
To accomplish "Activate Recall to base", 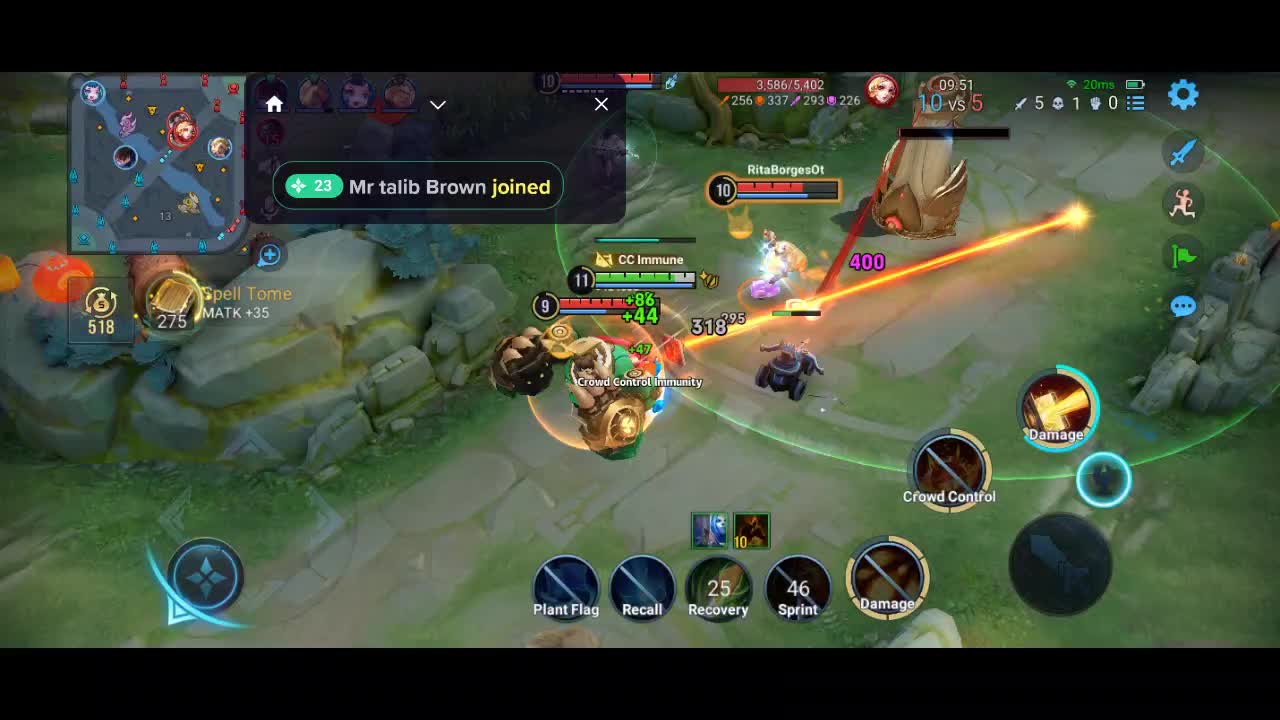I will [x=642, y=586].
